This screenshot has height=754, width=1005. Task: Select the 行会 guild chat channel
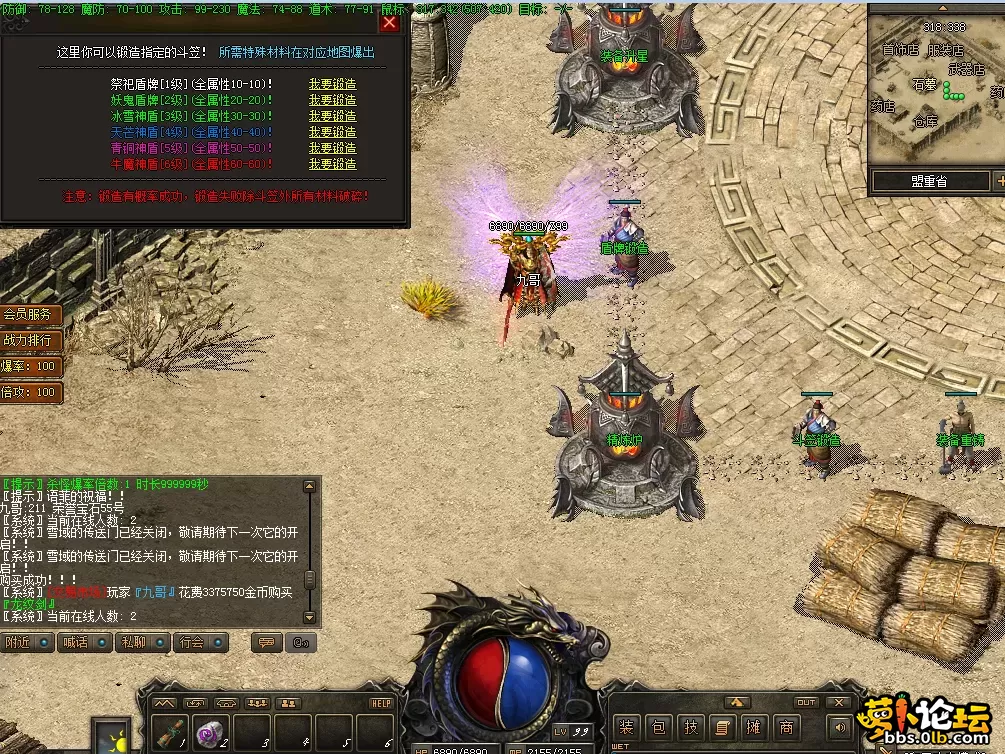click(200, 643)
